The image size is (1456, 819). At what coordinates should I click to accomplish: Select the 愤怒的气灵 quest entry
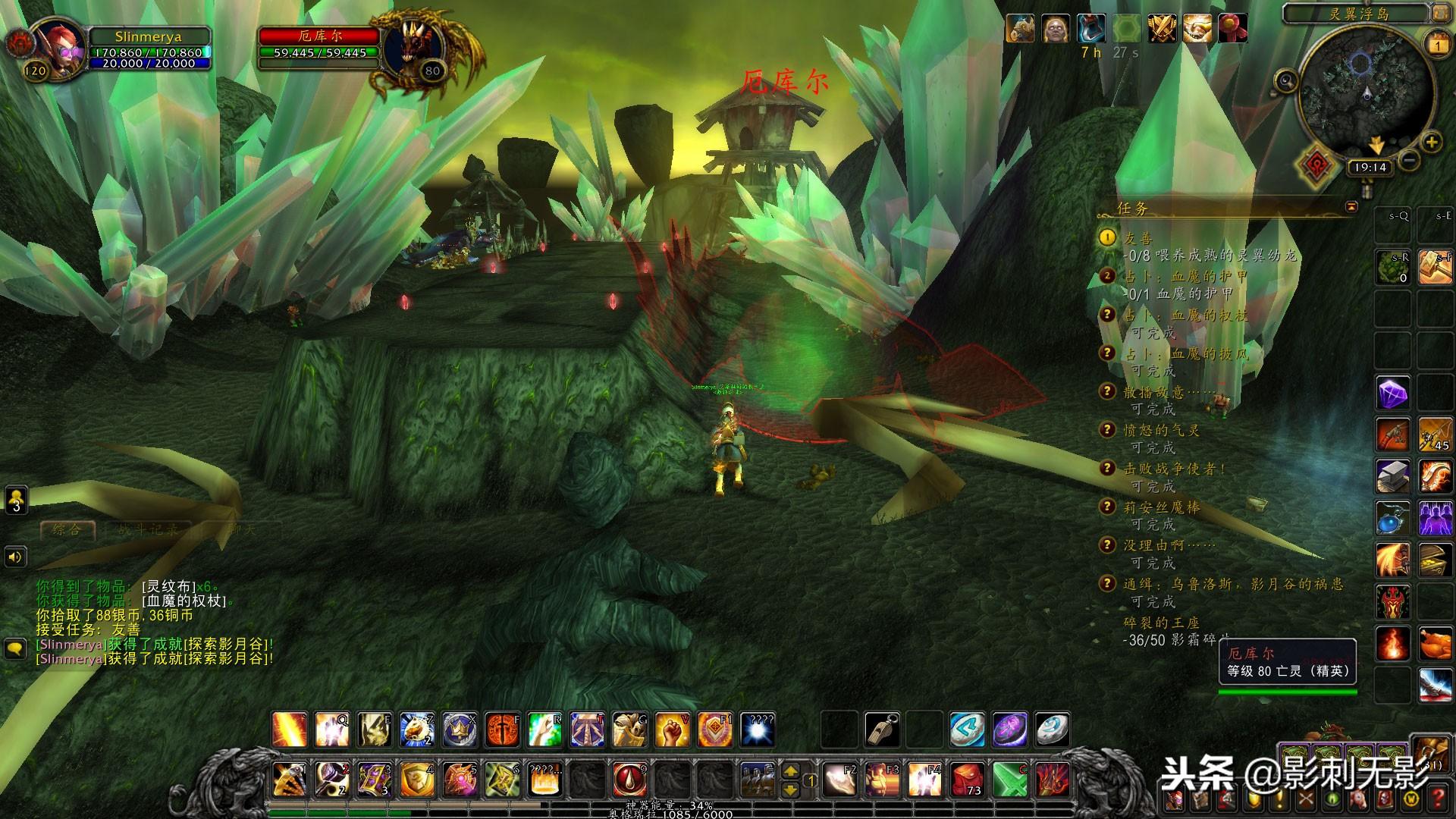pyautogui.click(x=1160, y=430)
